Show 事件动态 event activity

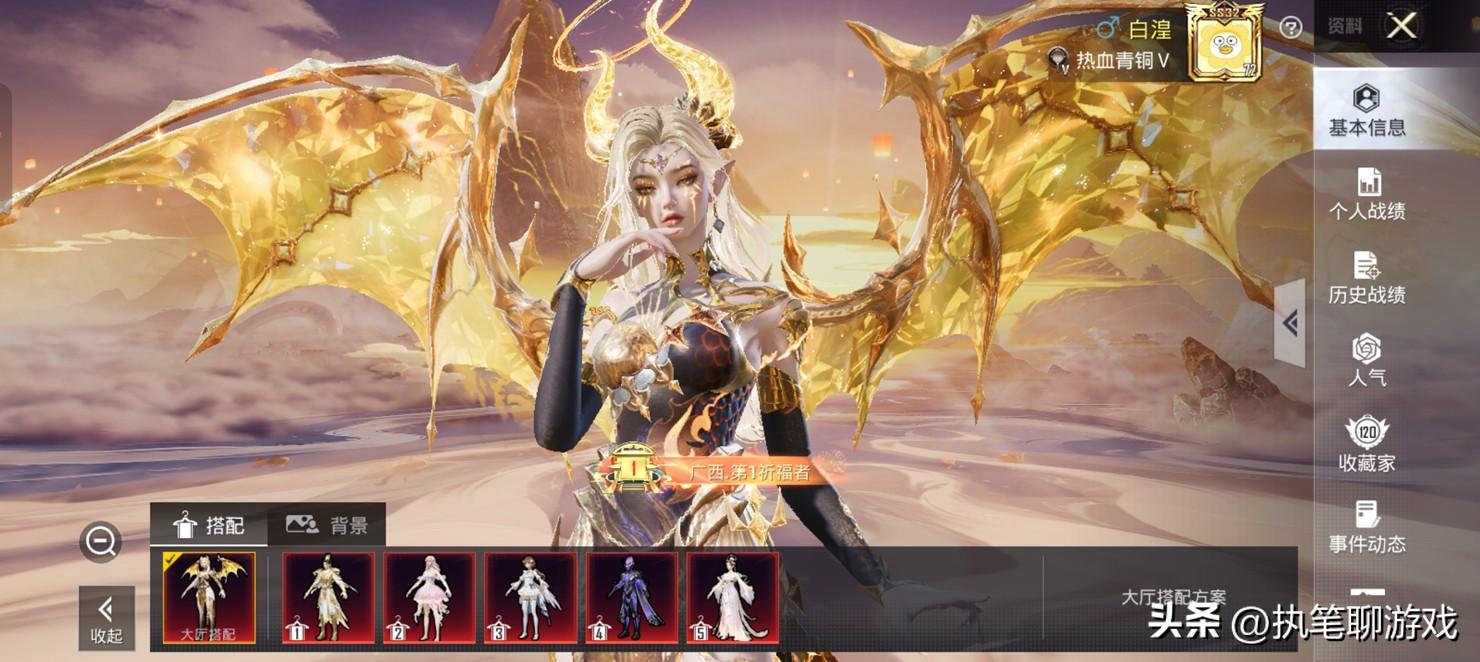coord(1366,527)
